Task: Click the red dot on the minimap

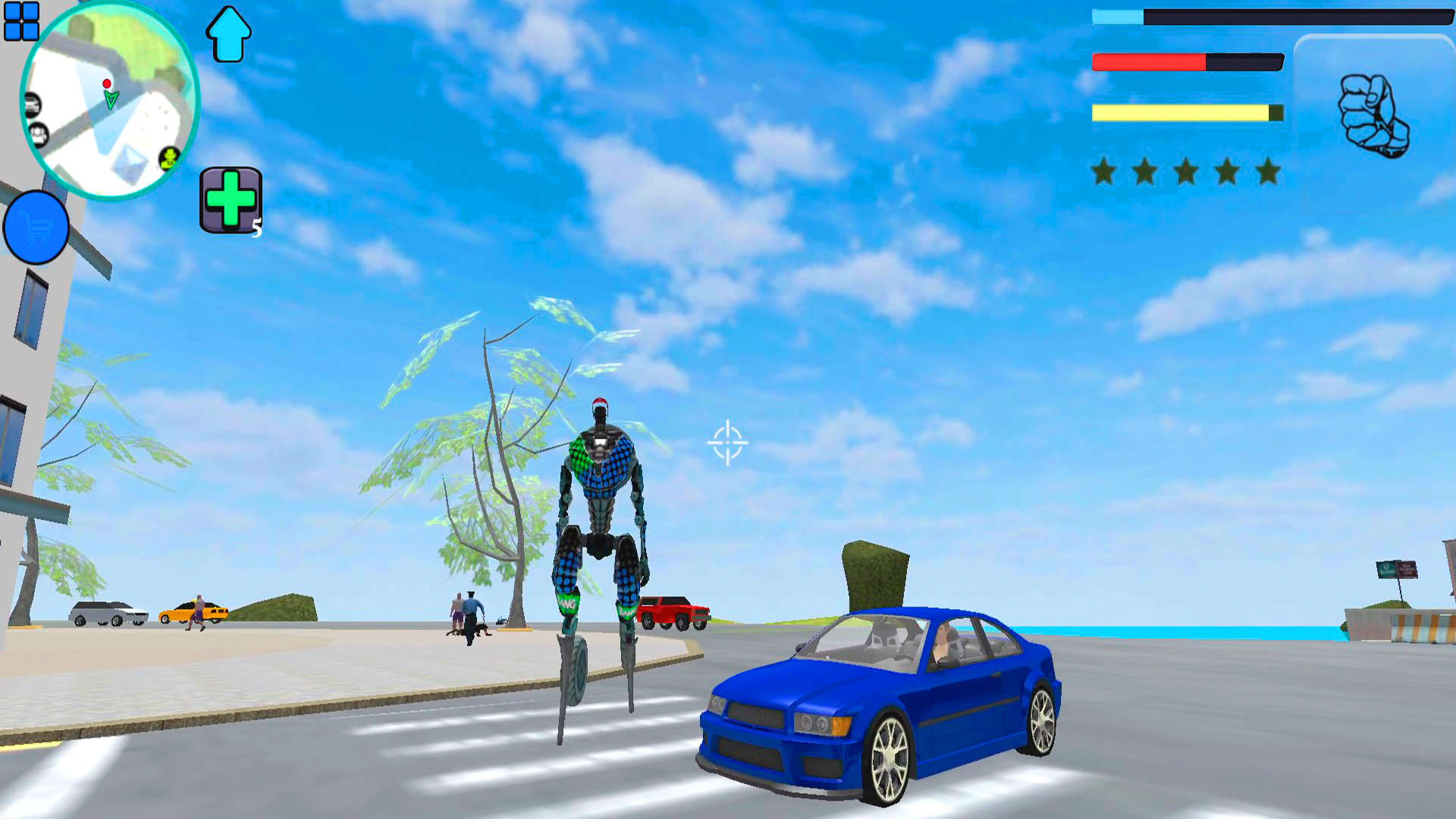Action: (107, 83)
